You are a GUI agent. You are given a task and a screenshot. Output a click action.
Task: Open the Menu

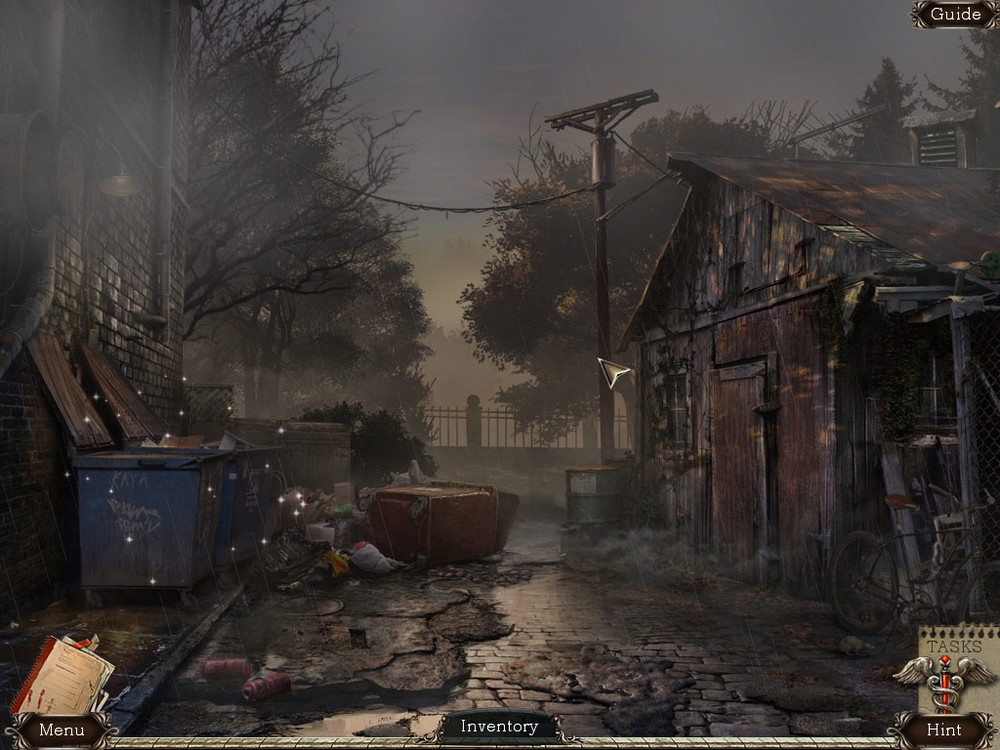(61, 730)
